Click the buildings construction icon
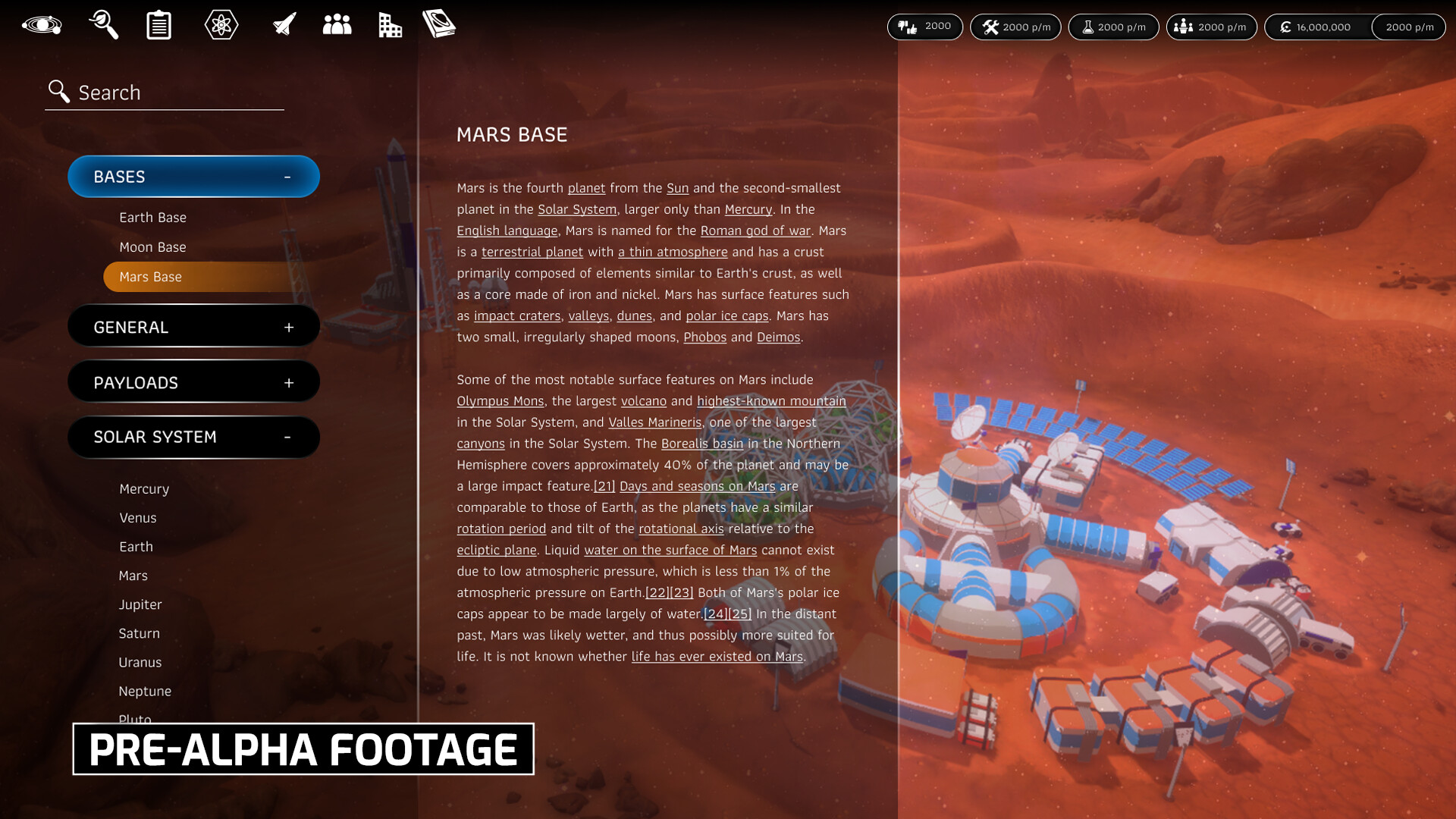Image resolution: width=1456 pixels, height=819 pixels. pos(390,24)
